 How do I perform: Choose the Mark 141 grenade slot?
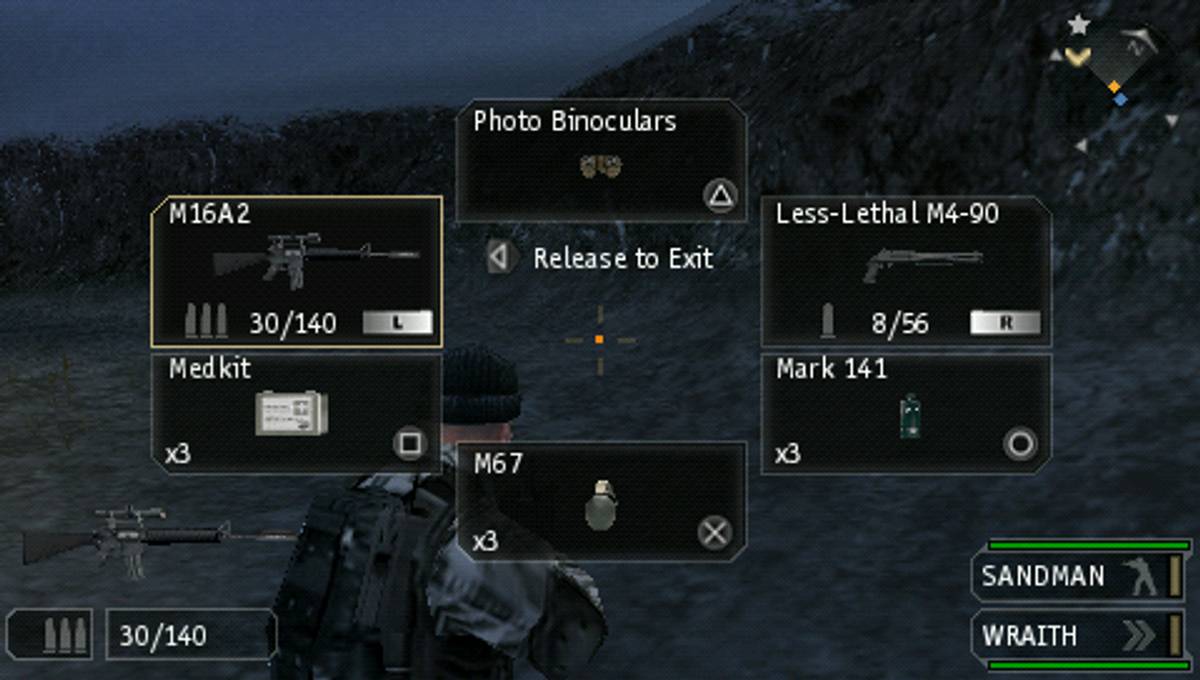click(x=906, y=413)
